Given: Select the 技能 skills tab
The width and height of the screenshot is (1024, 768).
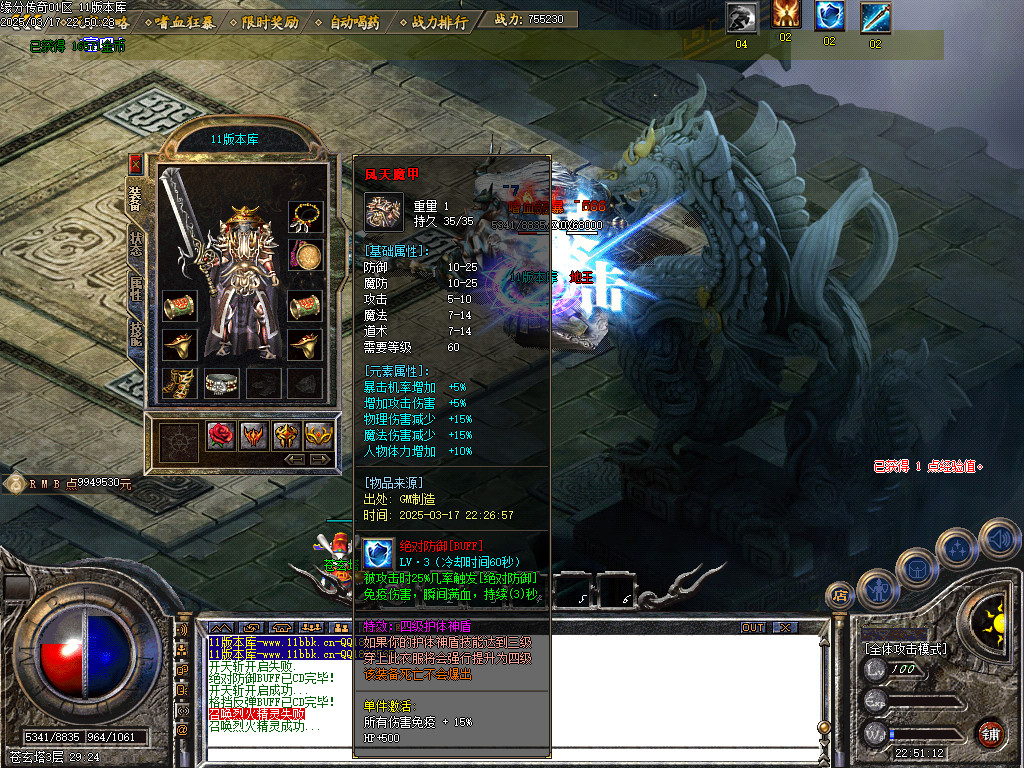Looking at the screenshot, I should point(136,335).
